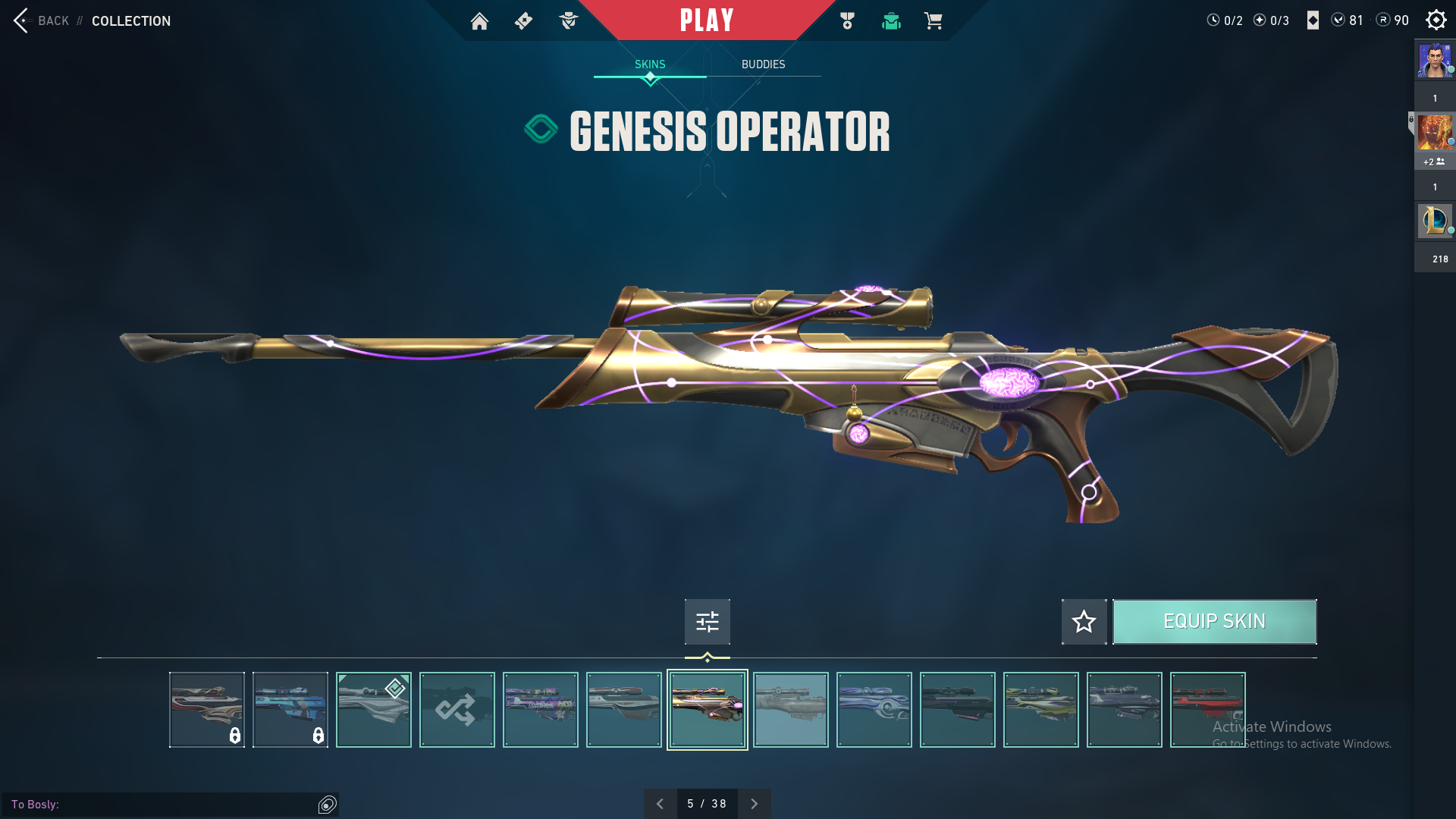Favorite this skin with the star button
Image resolution: width=1456 pixels, height=819 pixels.
coord(1084,622)
